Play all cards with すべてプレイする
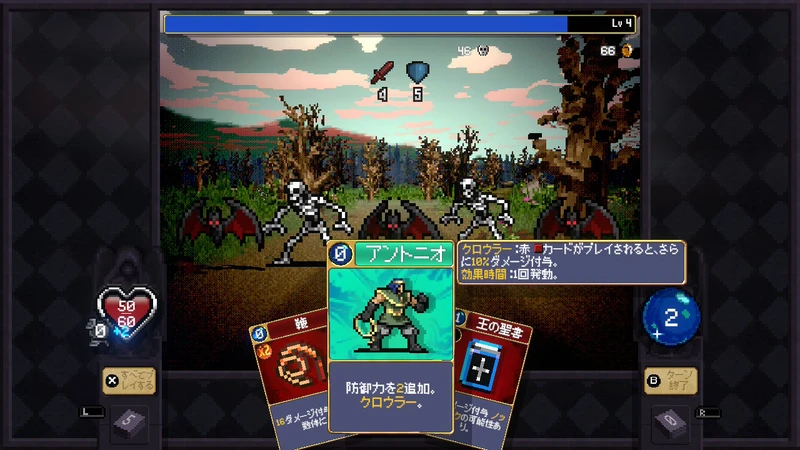Viewport: 800px width, 450px height. click(x=128, y=381)
